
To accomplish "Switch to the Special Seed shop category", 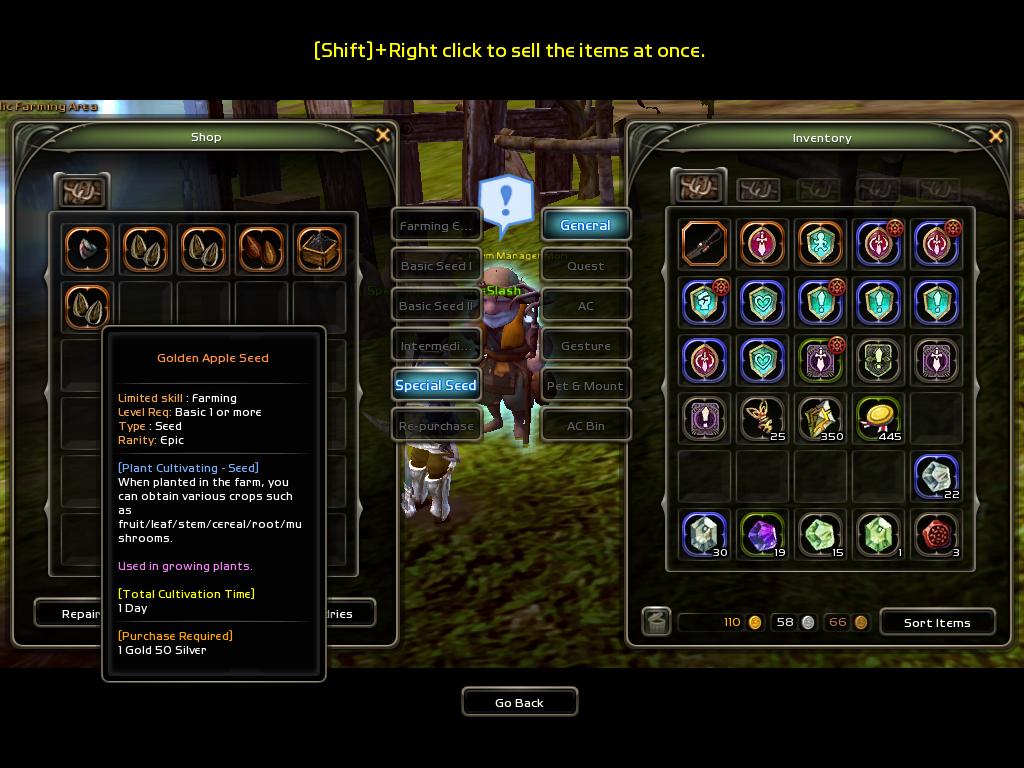I will click(436, 385).
